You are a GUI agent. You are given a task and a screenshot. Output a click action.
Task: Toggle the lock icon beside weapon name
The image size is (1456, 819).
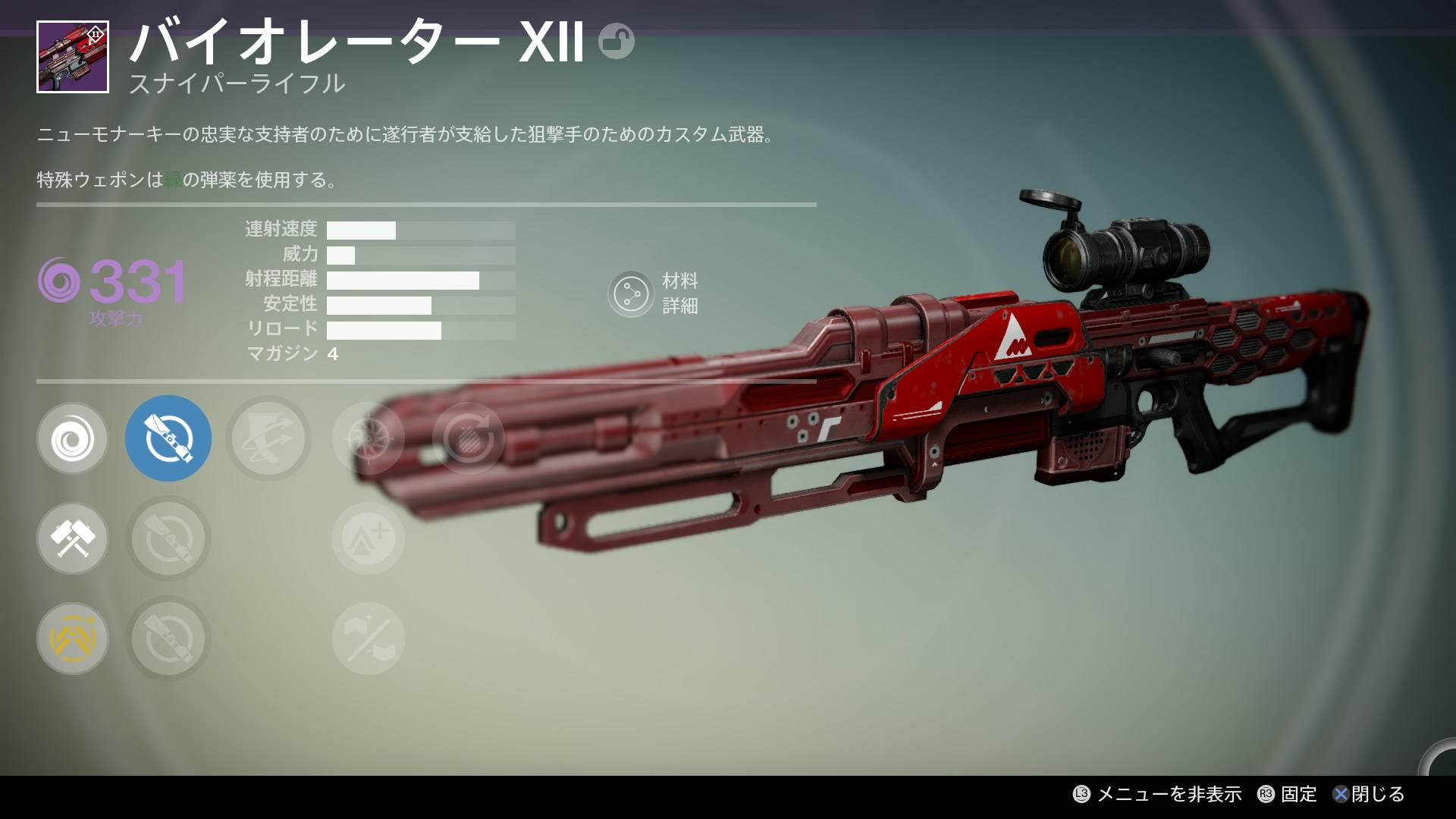point(616,41)
